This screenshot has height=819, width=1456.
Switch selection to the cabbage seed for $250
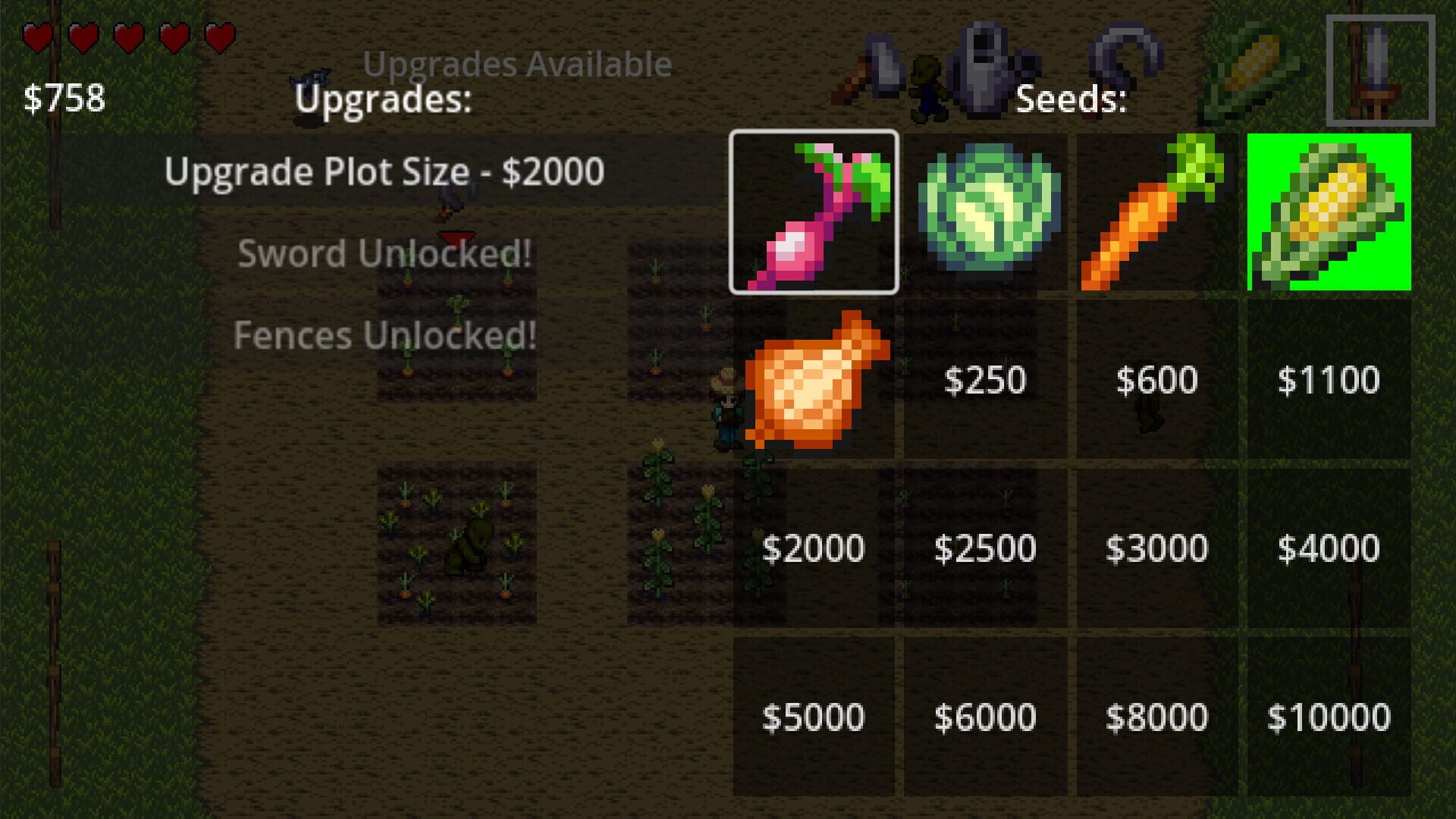tap(986, 212)
